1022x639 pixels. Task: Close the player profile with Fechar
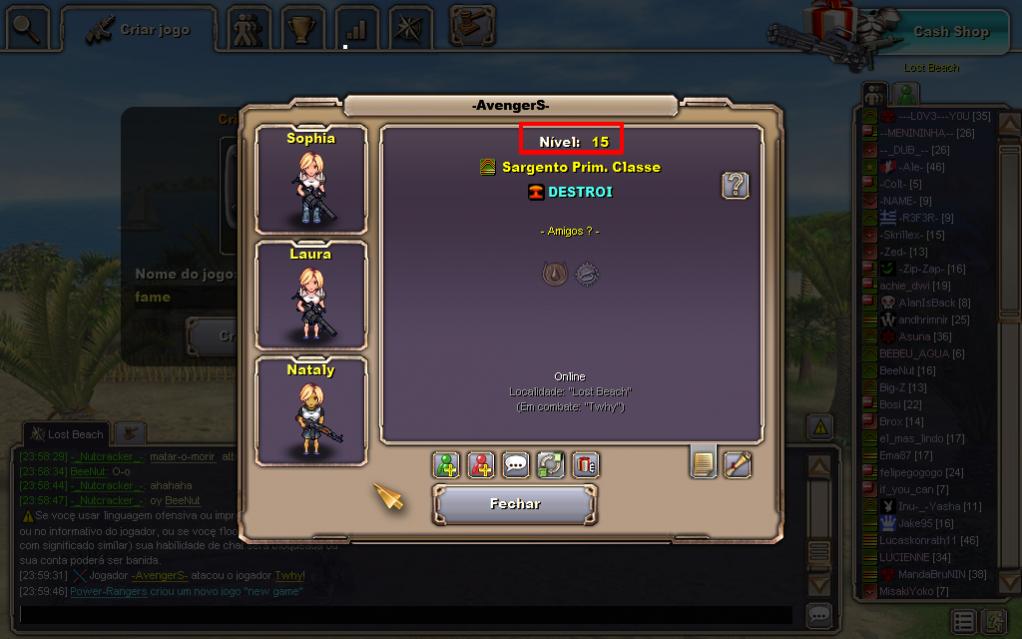[515, 504]
